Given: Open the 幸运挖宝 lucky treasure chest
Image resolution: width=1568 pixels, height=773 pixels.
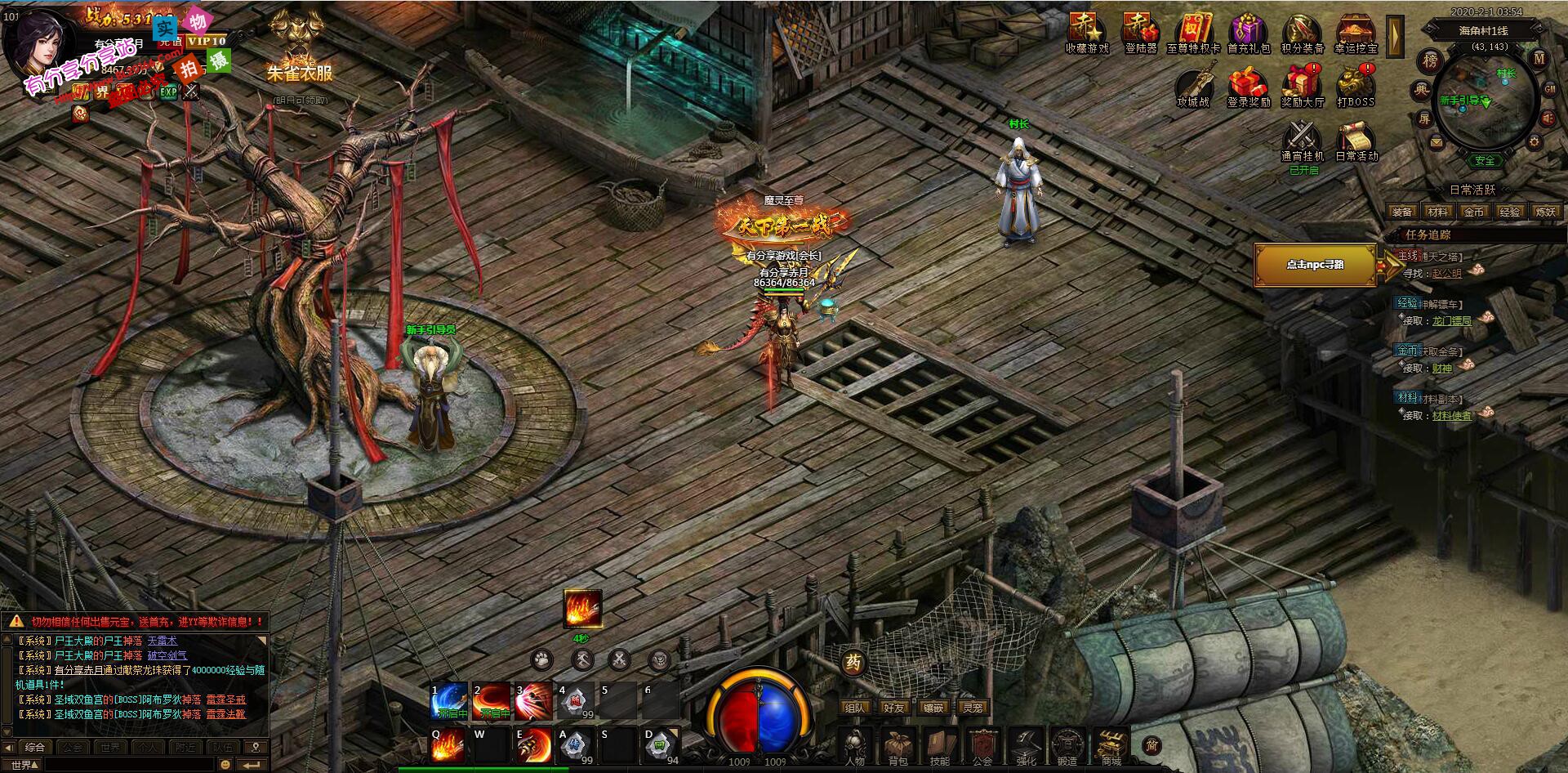Looking at the screenshot, I should (1356, 33).
